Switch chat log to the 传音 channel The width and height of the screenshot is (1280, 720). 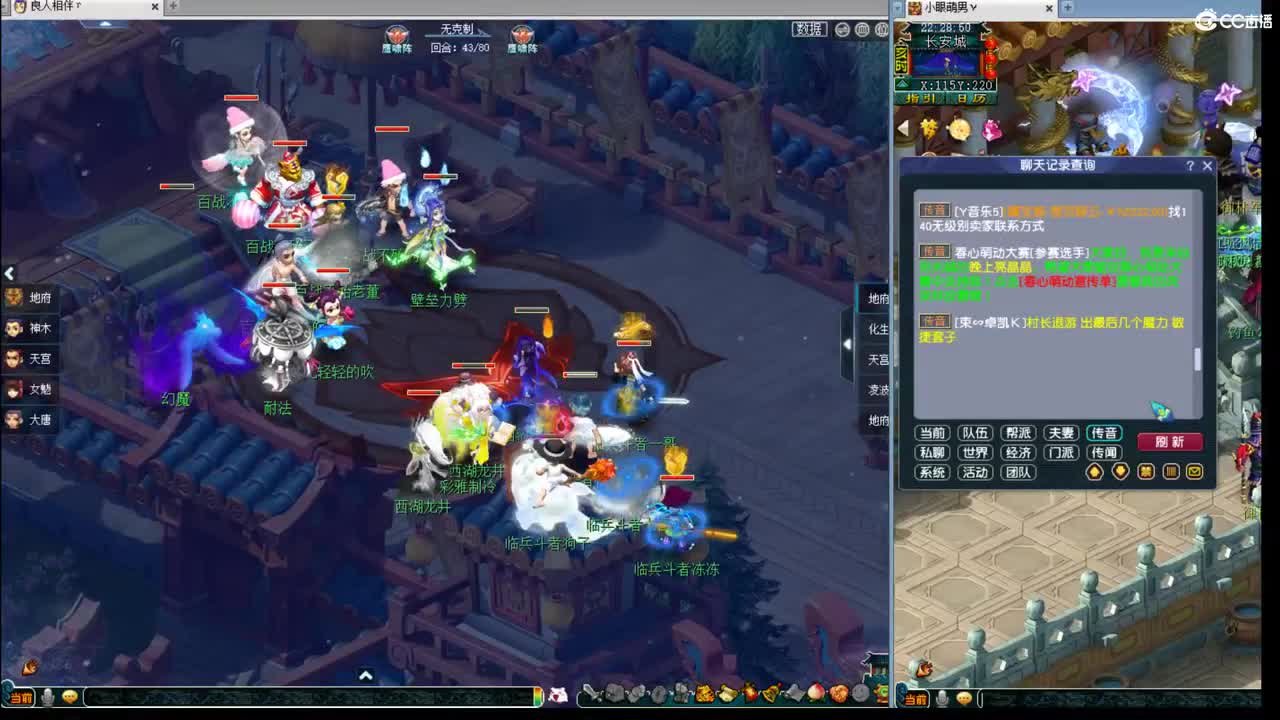click(1105, 433)
